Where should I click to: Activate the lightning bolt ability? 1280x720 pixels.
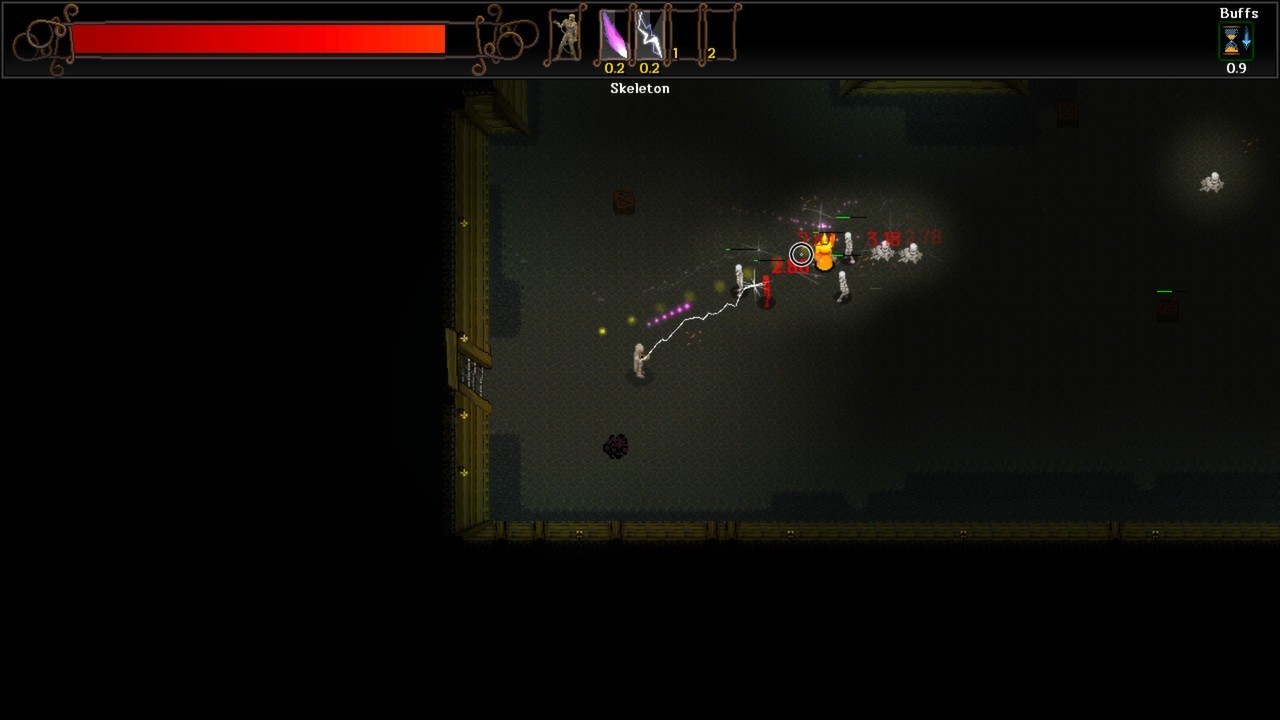(649, 36)
